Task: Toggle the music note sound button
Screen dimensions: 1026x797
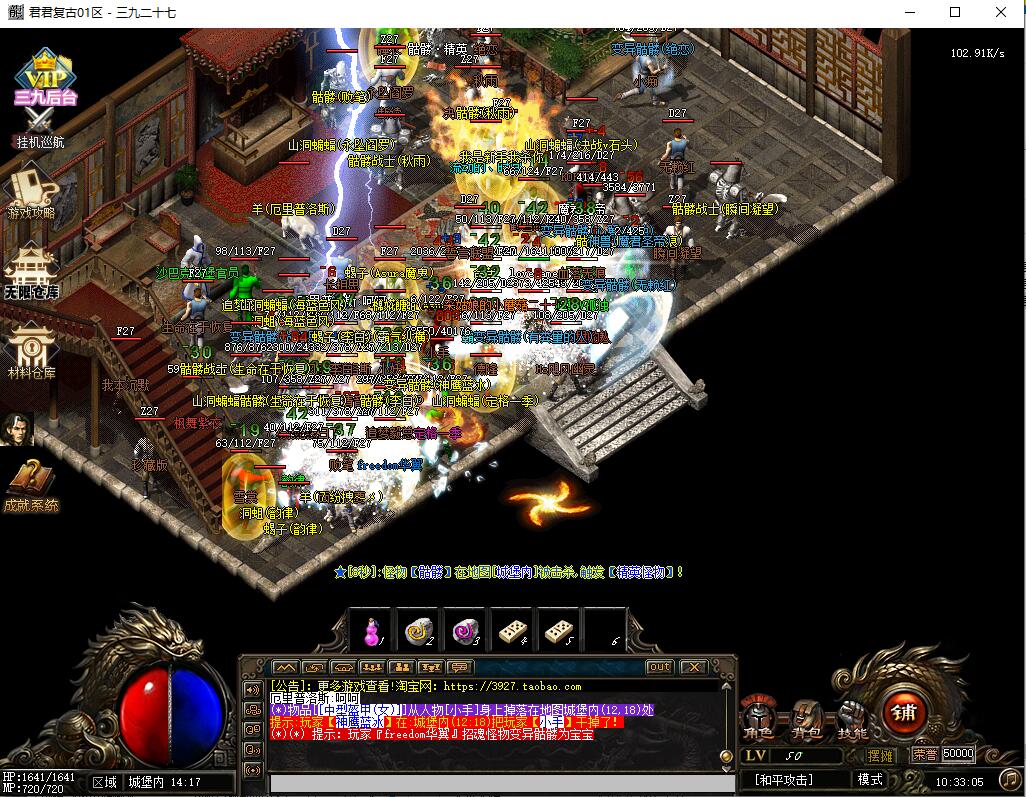Action: pos(1009,778)
